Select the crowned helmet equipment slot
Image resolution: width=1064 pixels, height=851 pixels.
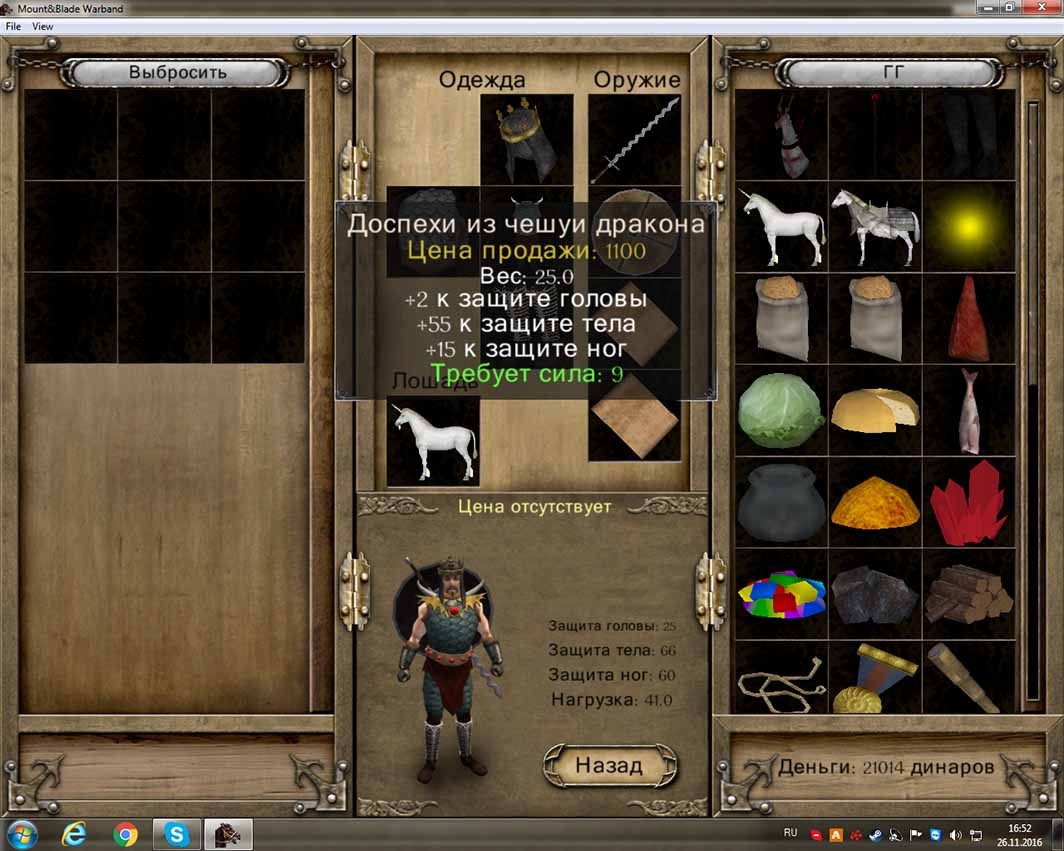click(x=526, y=140)
